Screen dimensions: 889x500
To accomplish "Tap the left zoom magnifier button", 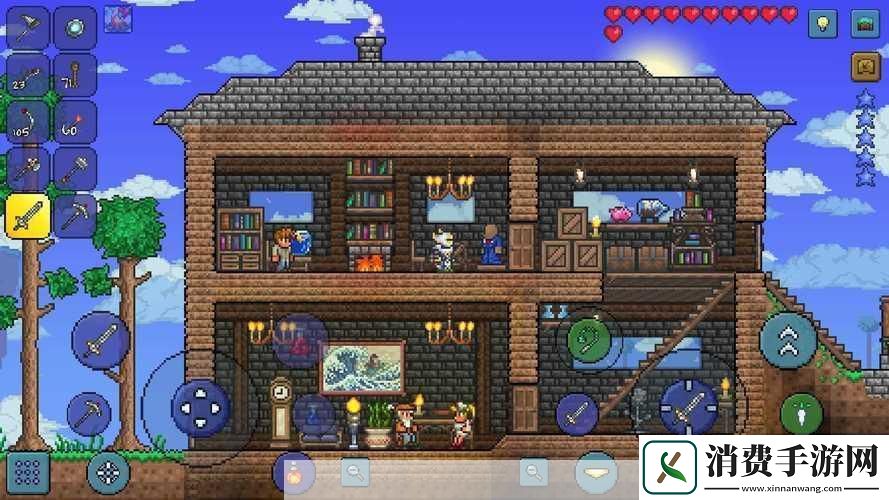I will point(355,470).
